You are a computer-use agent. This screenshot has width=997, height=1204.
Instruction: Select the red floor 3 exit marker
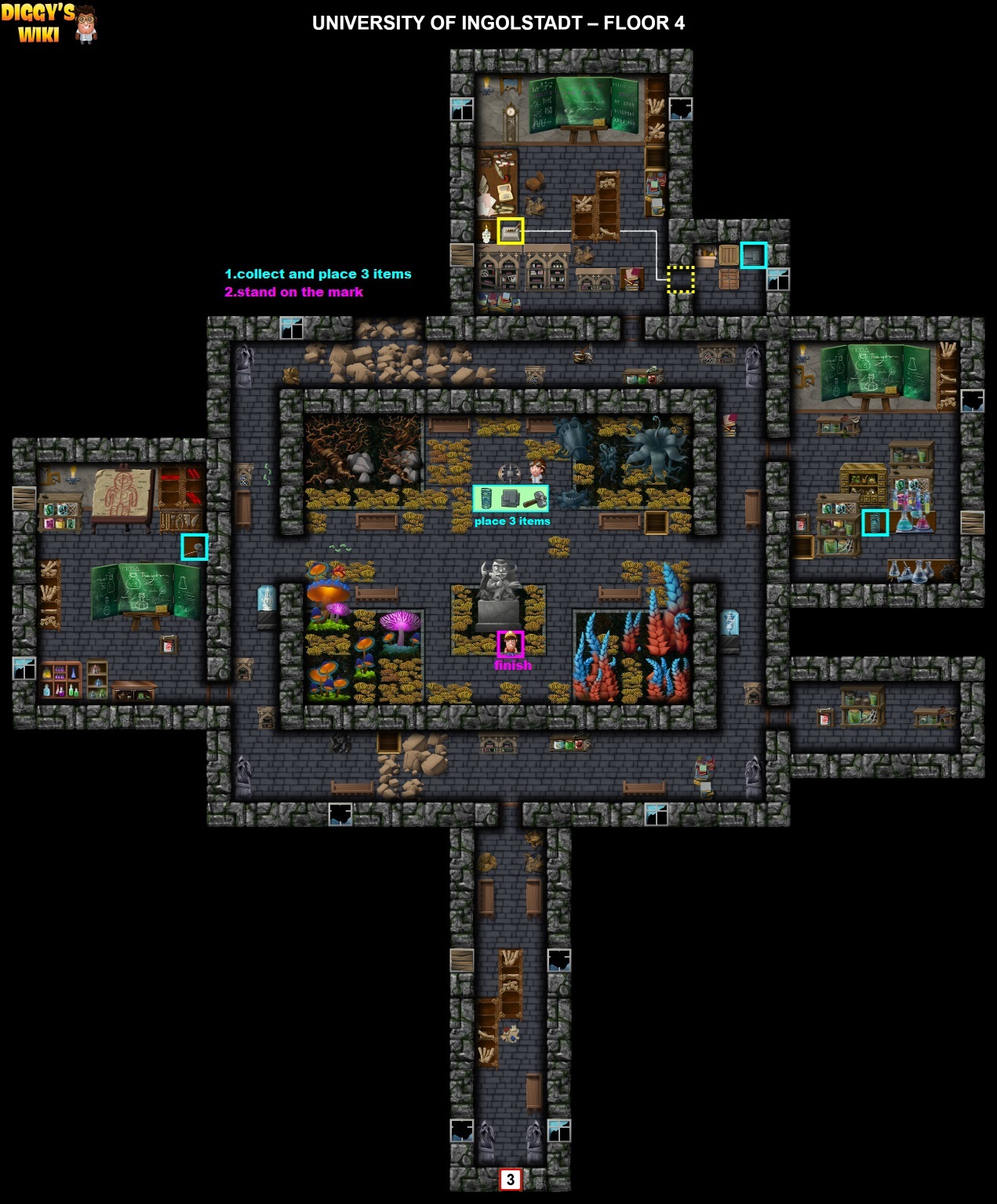(x=511, y=1179)
